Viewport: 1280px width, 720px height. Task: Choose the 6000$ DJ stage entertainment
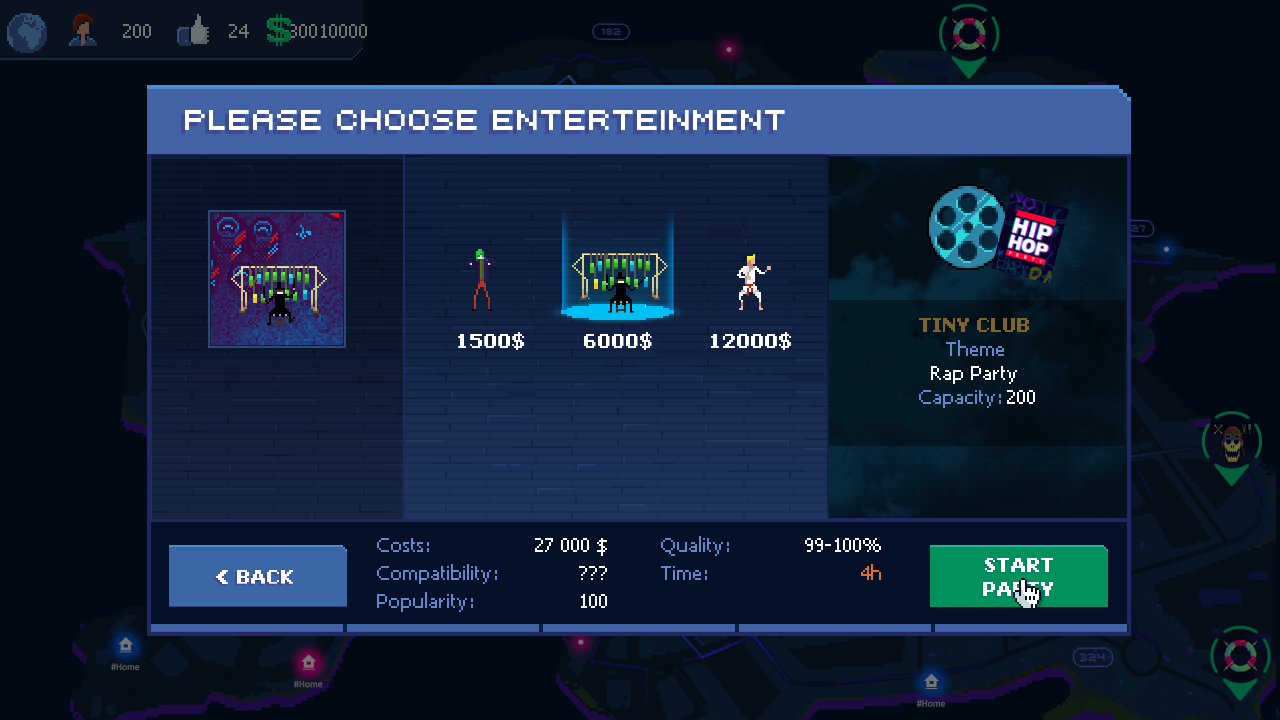(x=617, y=275)
